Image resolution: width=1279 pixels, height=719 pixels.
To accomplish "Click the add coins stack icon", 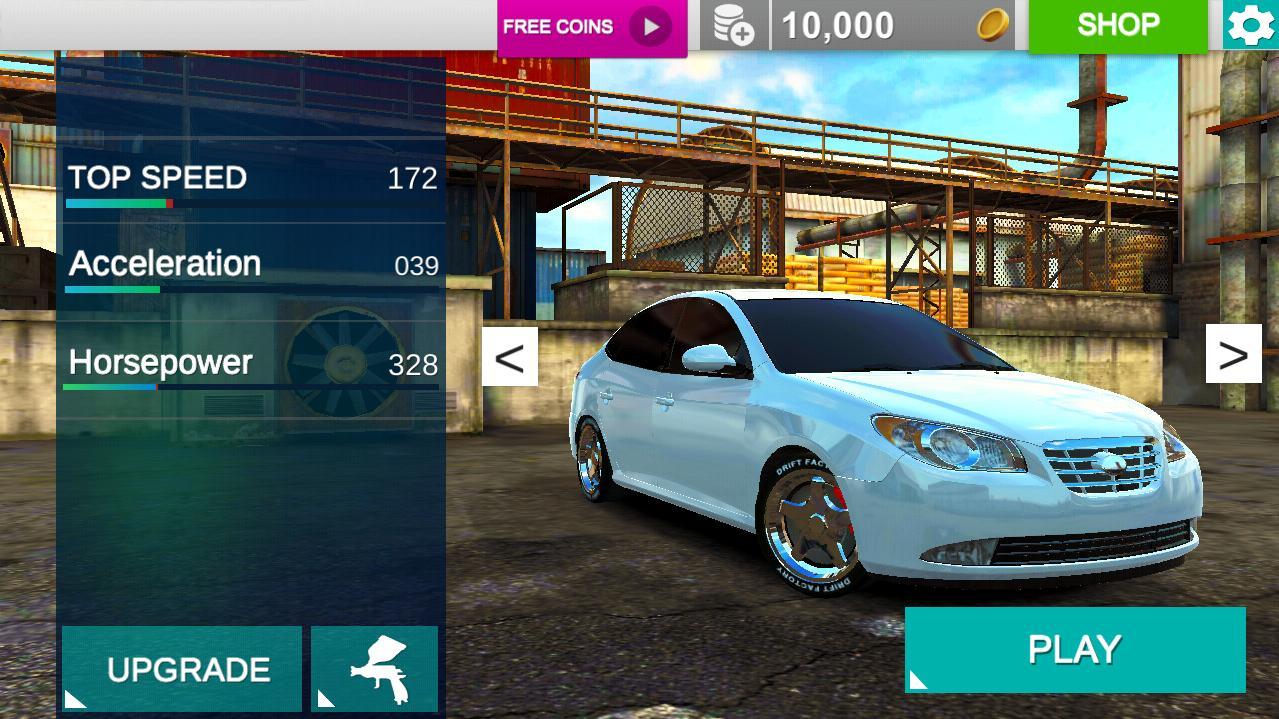I will point(734,25).
